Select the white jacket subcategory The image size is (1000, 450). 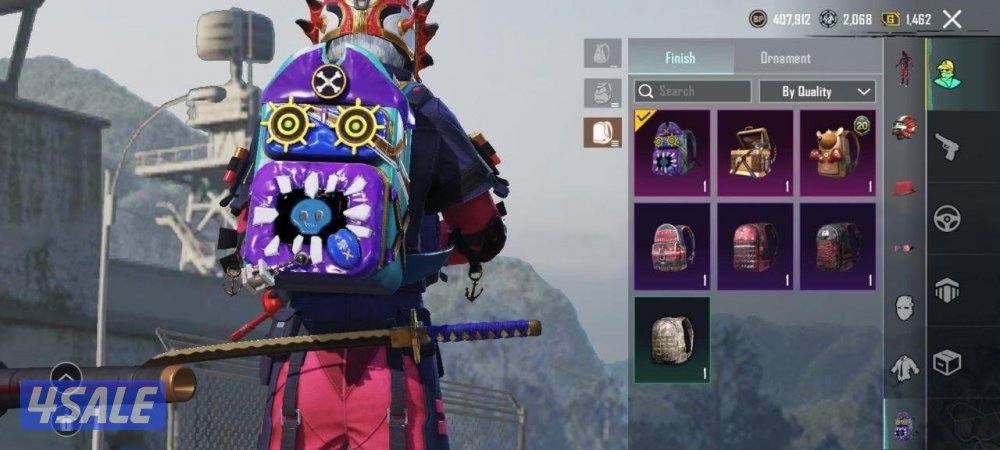pyautogui.click(x=905, y=368)
